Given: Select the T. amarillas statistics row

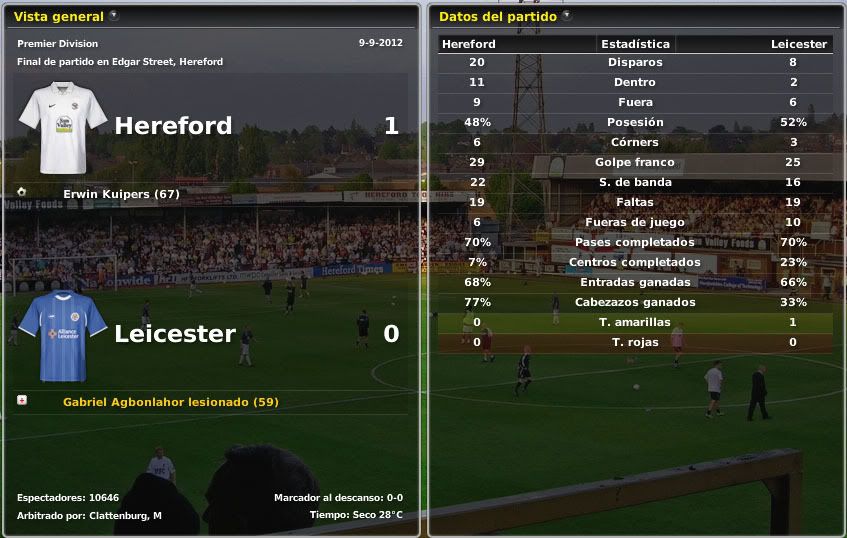Looking at the screenshot, I should tap(635, 322).
